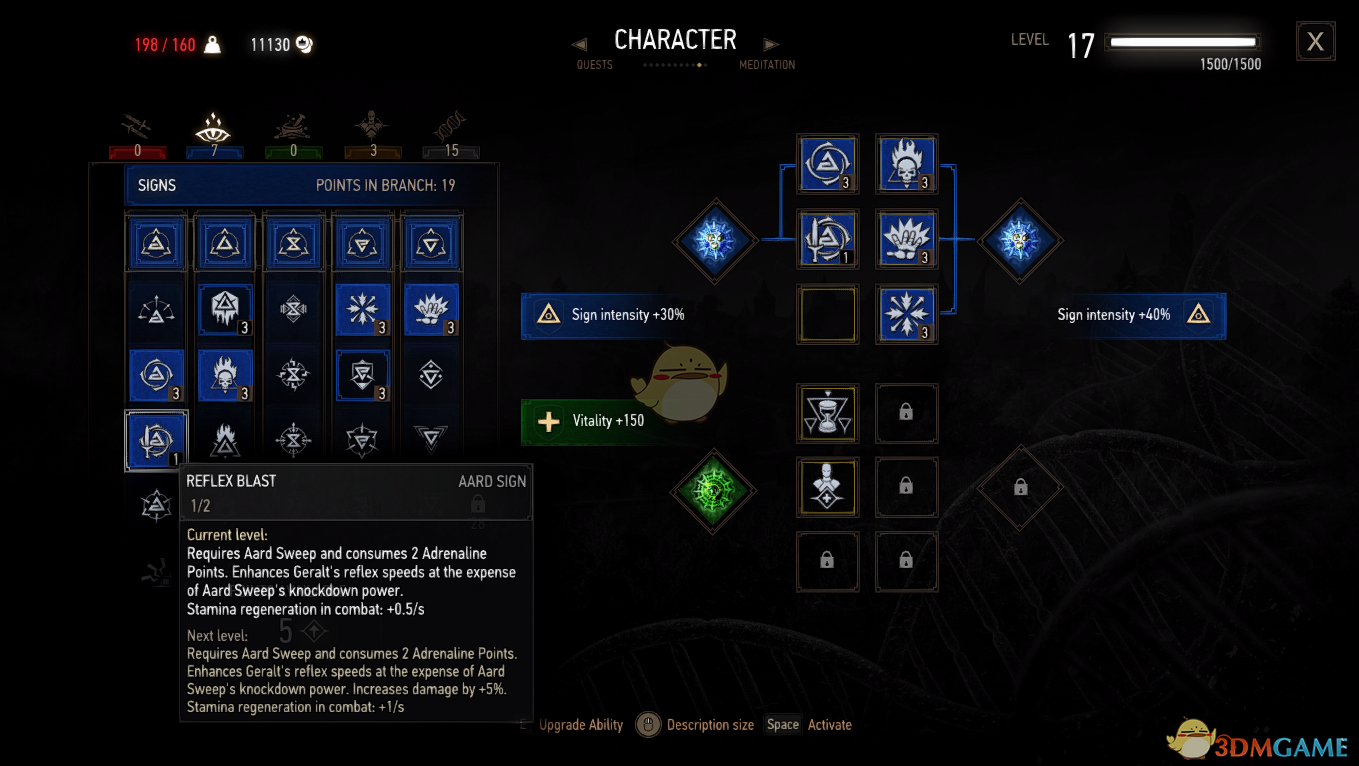Image resolution: width=1359 pixels, height=766 pixels.
Task: Click the 1500/1500 experience progress bar
Action: coord(1182,42)
